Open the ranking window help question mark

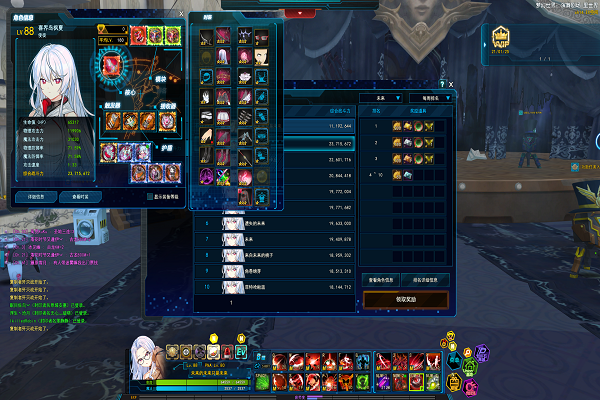pos(441,85)
